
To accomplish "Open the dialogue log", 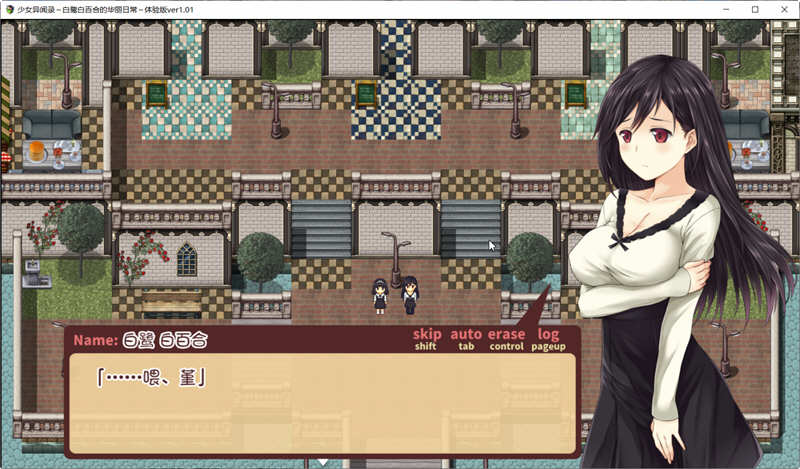I will [x=548, y=335].
